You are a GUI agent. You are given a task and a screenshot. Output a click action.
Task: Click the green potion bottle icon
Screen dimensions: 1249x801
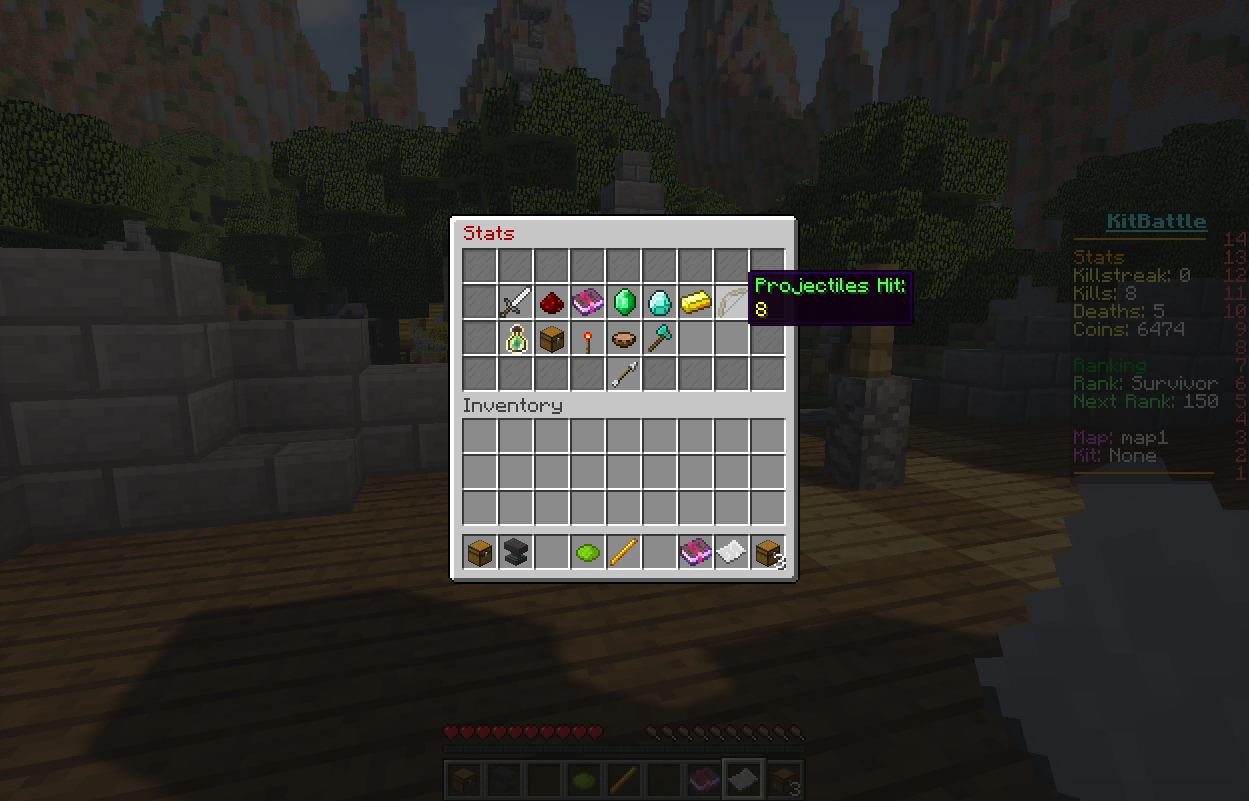coord(516,339)
